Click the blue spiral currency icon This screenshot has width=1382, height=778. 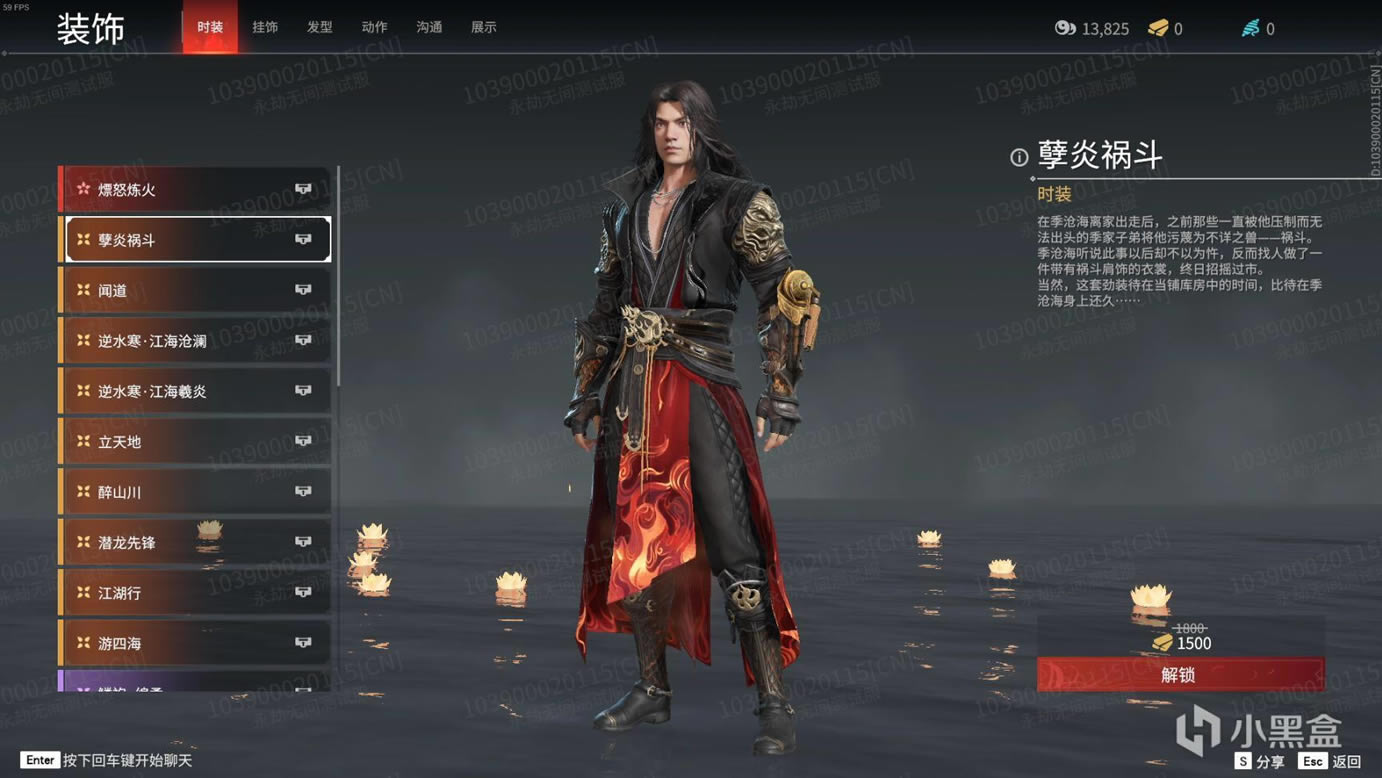pyautogui.click(x=1250, y=28)
